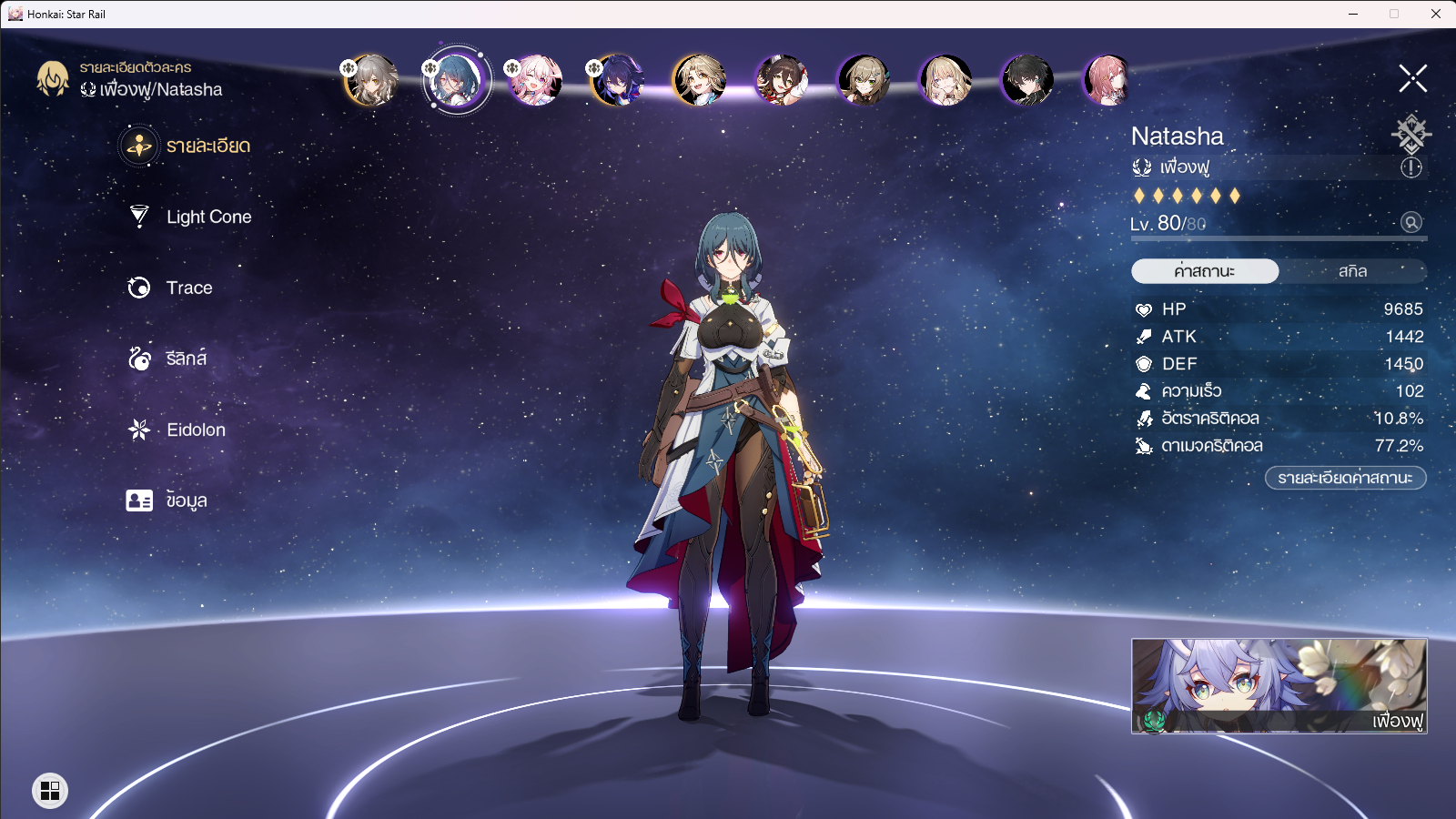Open the Eidolon section
1456x819 pixels.
[196, 430]
